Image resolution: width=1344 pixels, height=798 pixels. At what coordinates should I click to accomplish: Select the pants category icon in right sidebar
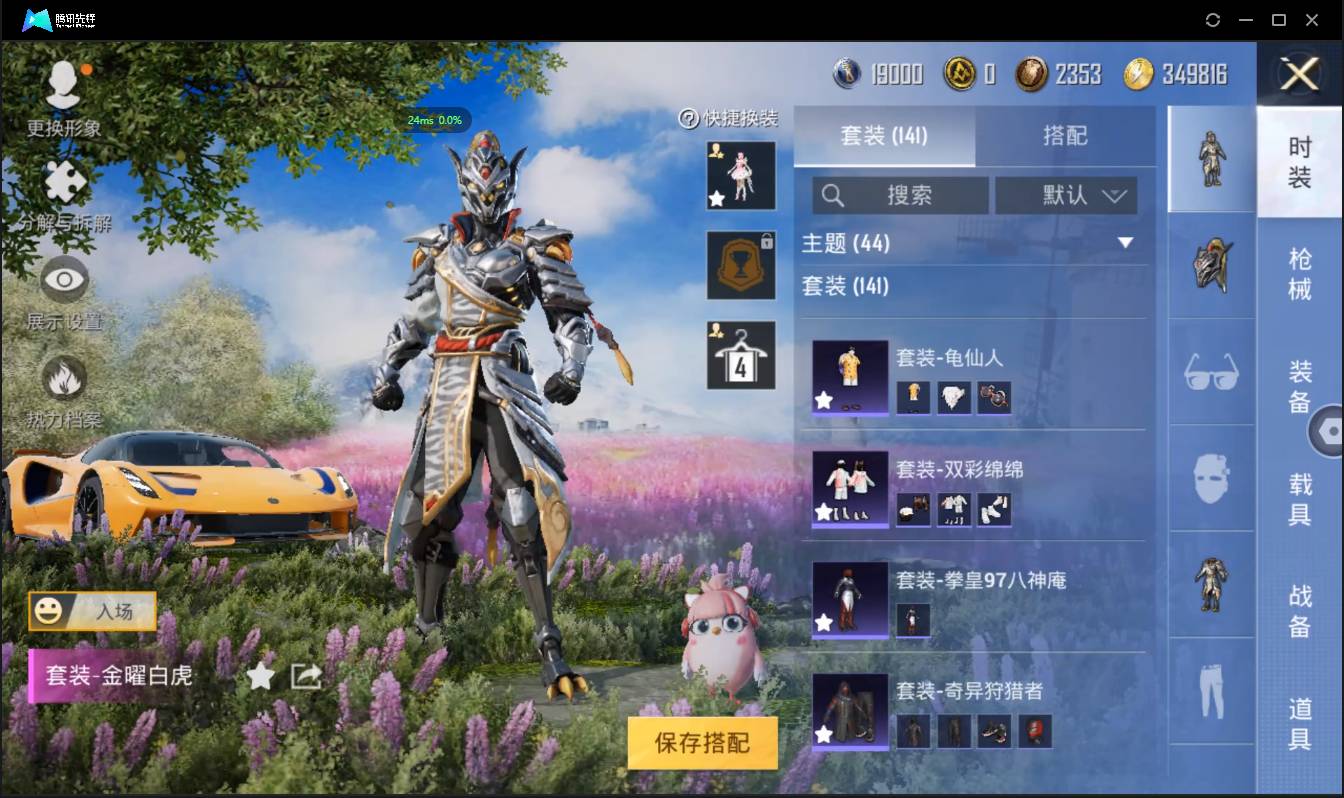pyautogui.click(x=1210, y=690)
